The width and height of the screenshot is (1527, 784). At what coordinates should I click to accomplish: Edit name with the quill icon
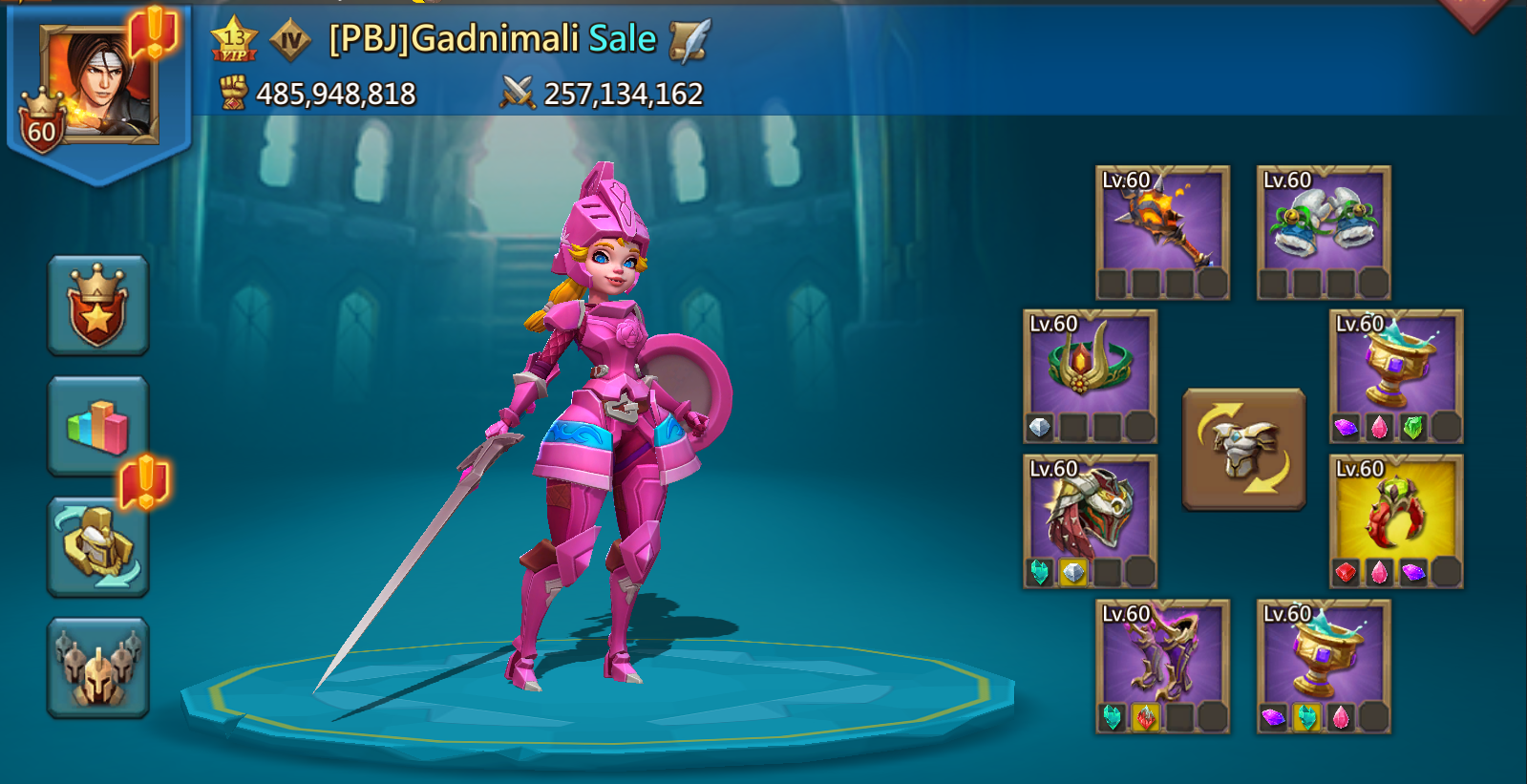click(x=689, y=41)
